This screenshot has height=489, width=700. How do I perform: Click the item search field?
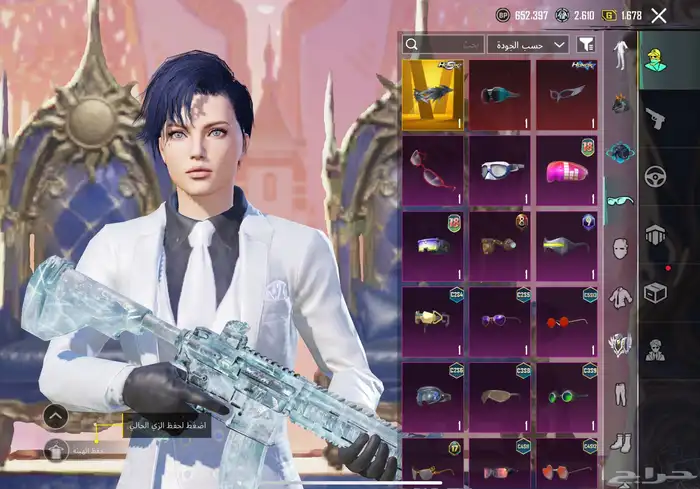coord(443,45)
